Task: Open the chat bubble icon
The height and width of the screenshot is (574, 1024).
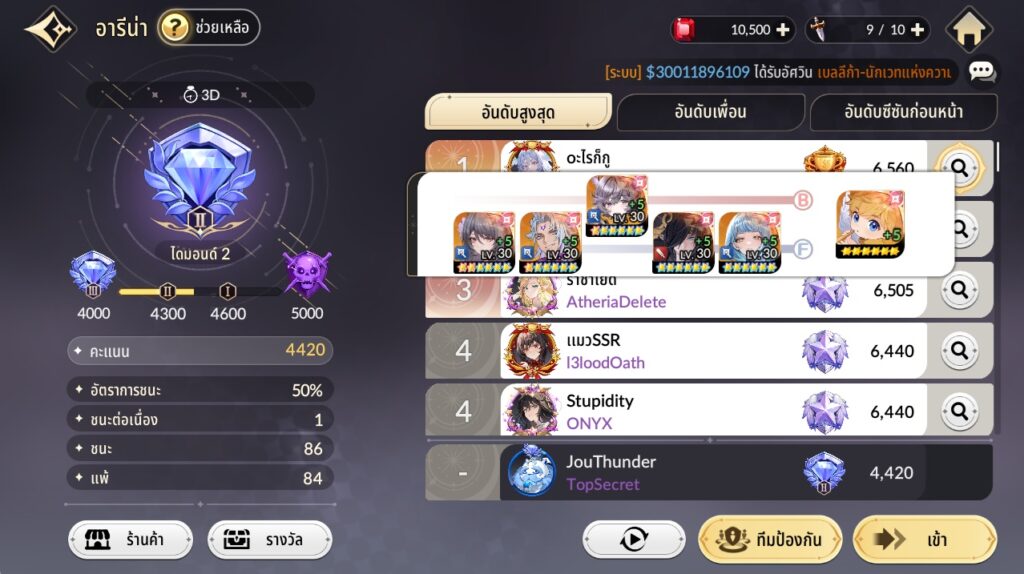Action: 982,71
